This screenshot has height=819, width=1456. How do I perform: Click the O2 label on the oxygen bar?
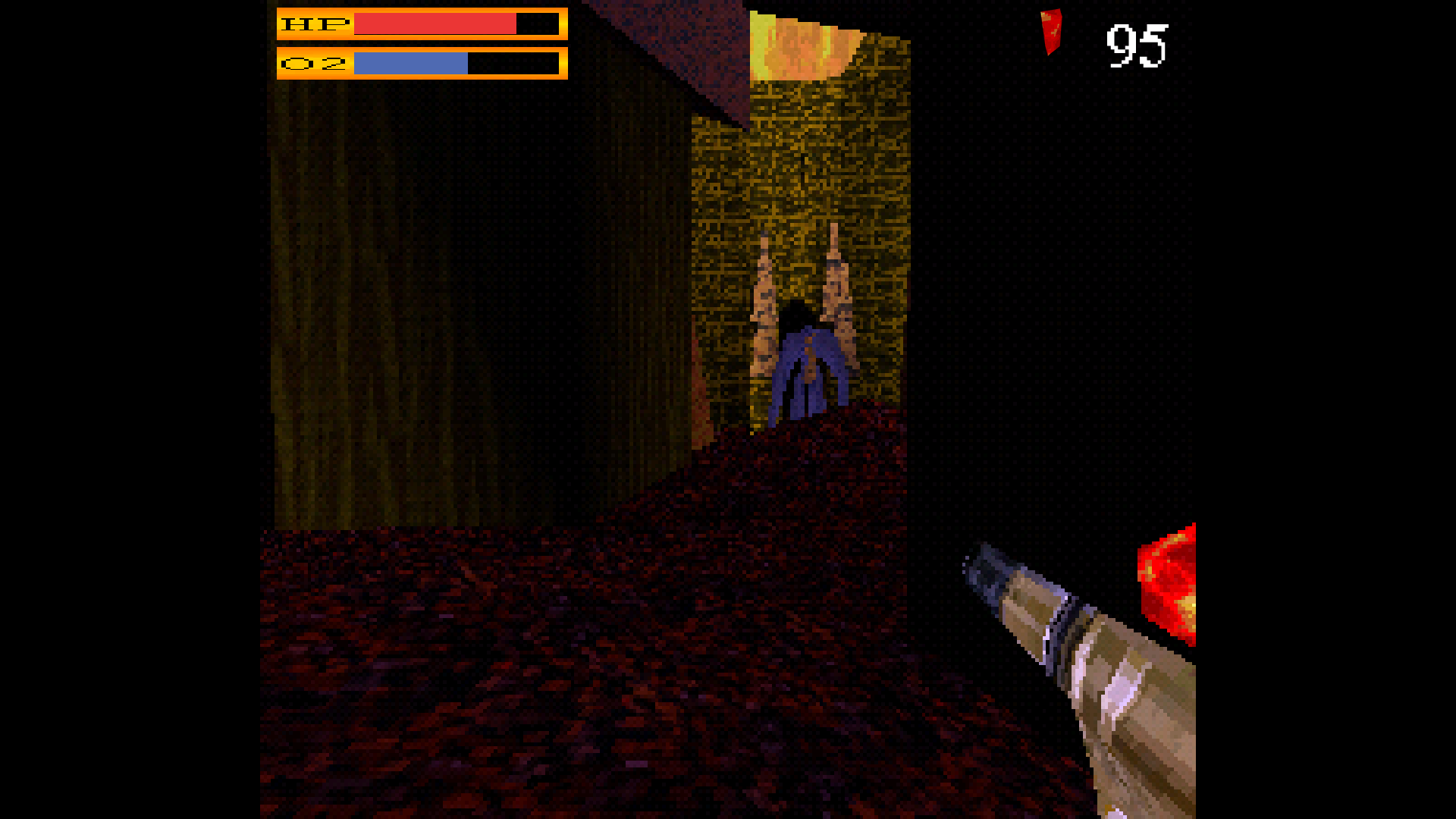[x=313, y=65]
